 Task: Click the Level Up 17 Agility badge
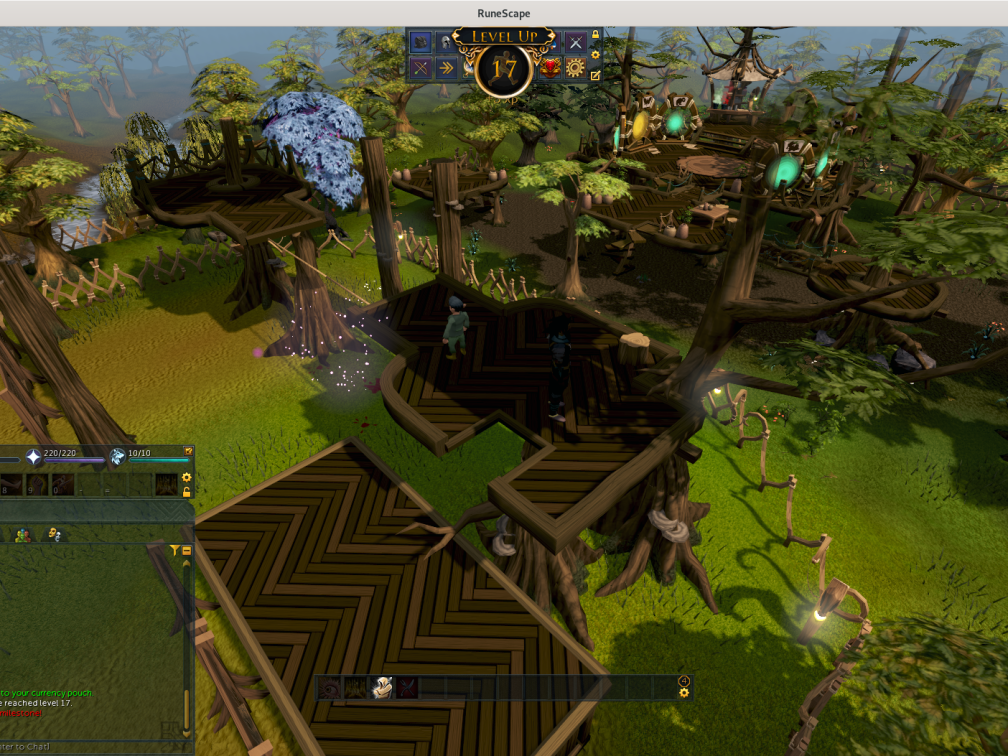pyautogui.click(x=503, y=68)
